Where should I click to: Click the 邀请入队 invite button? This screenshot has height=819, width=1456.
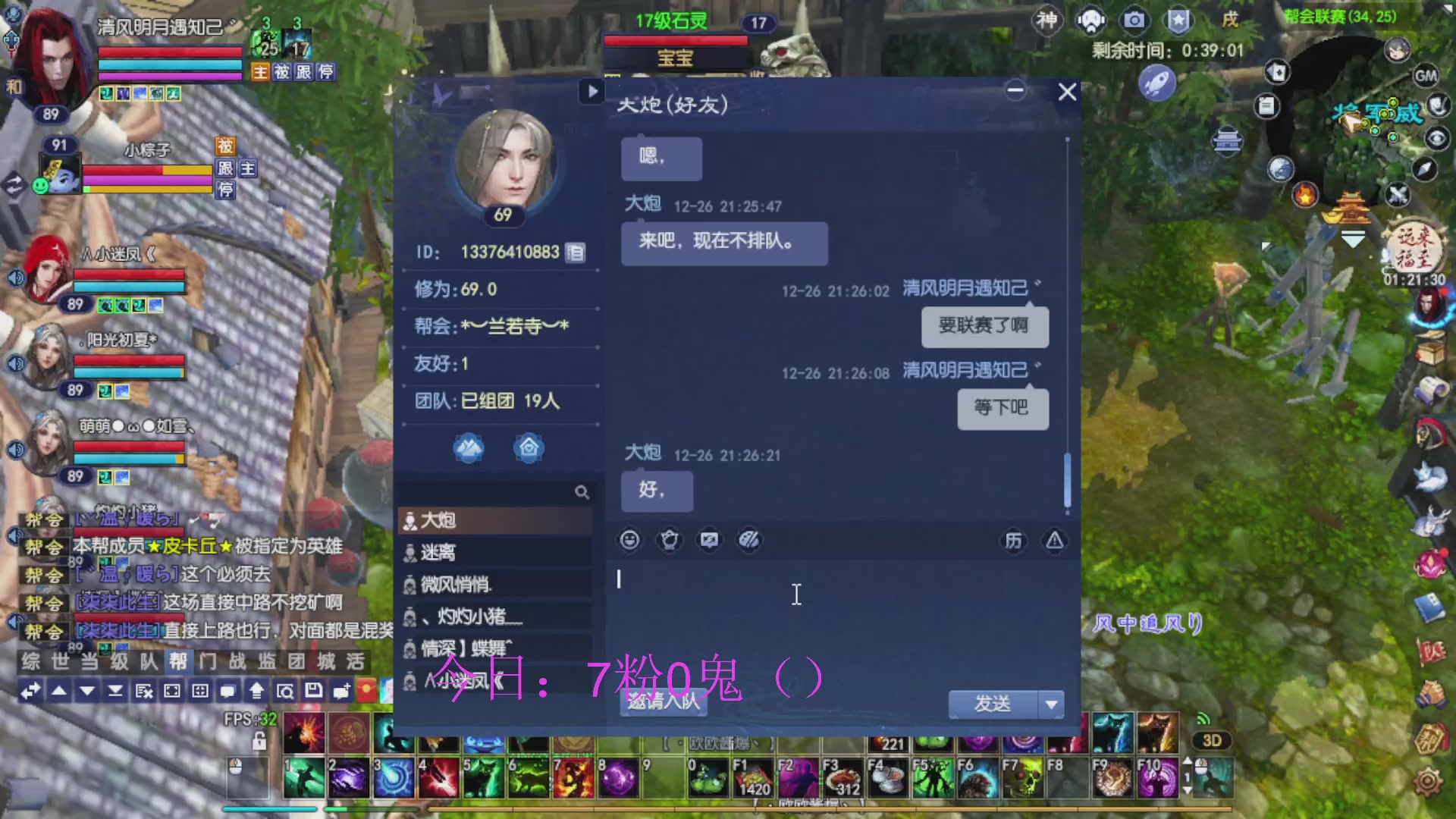coord(661,704)
